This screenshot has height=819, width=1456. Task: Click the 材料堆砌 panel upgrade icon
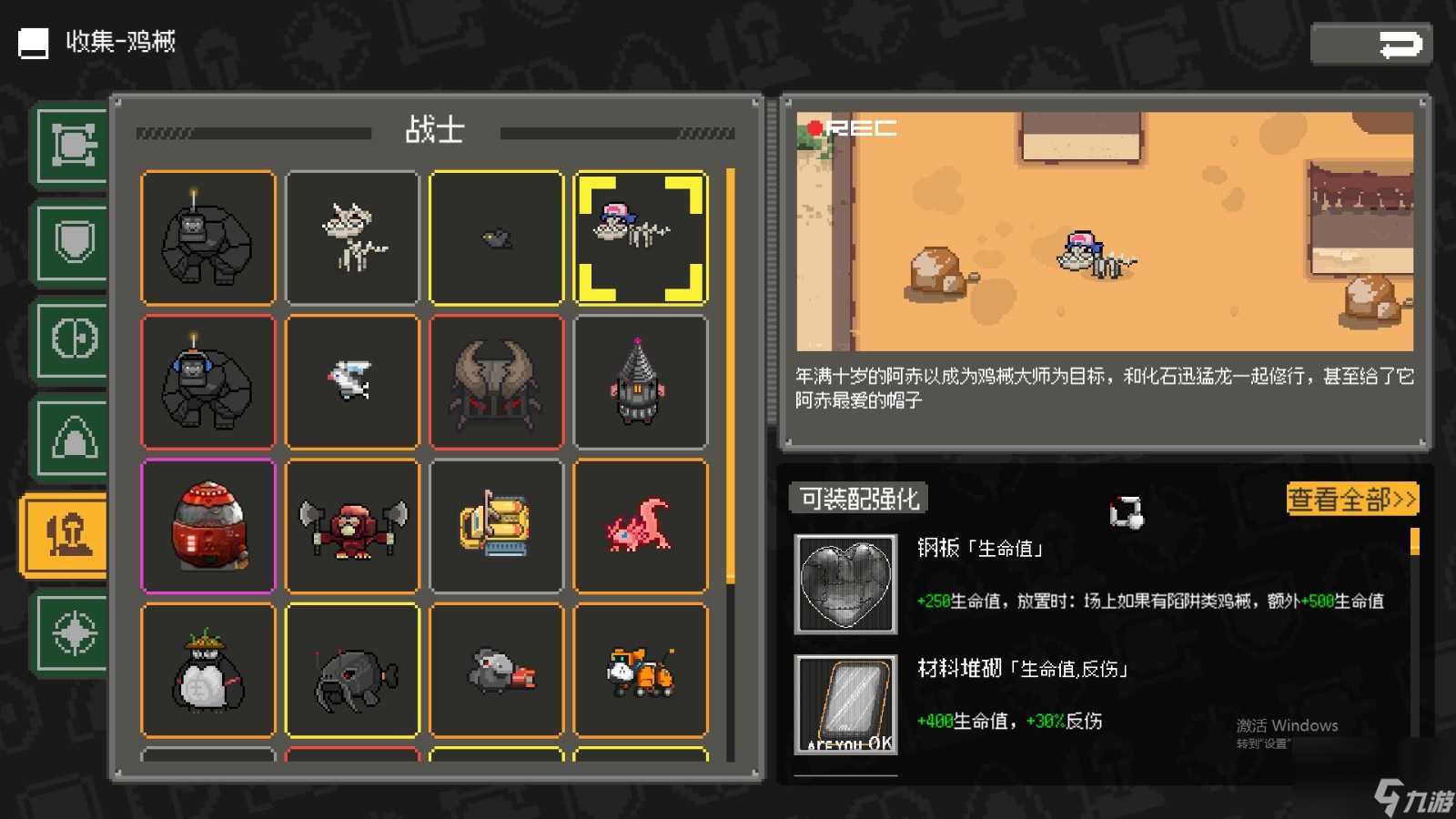click(845, 706)
